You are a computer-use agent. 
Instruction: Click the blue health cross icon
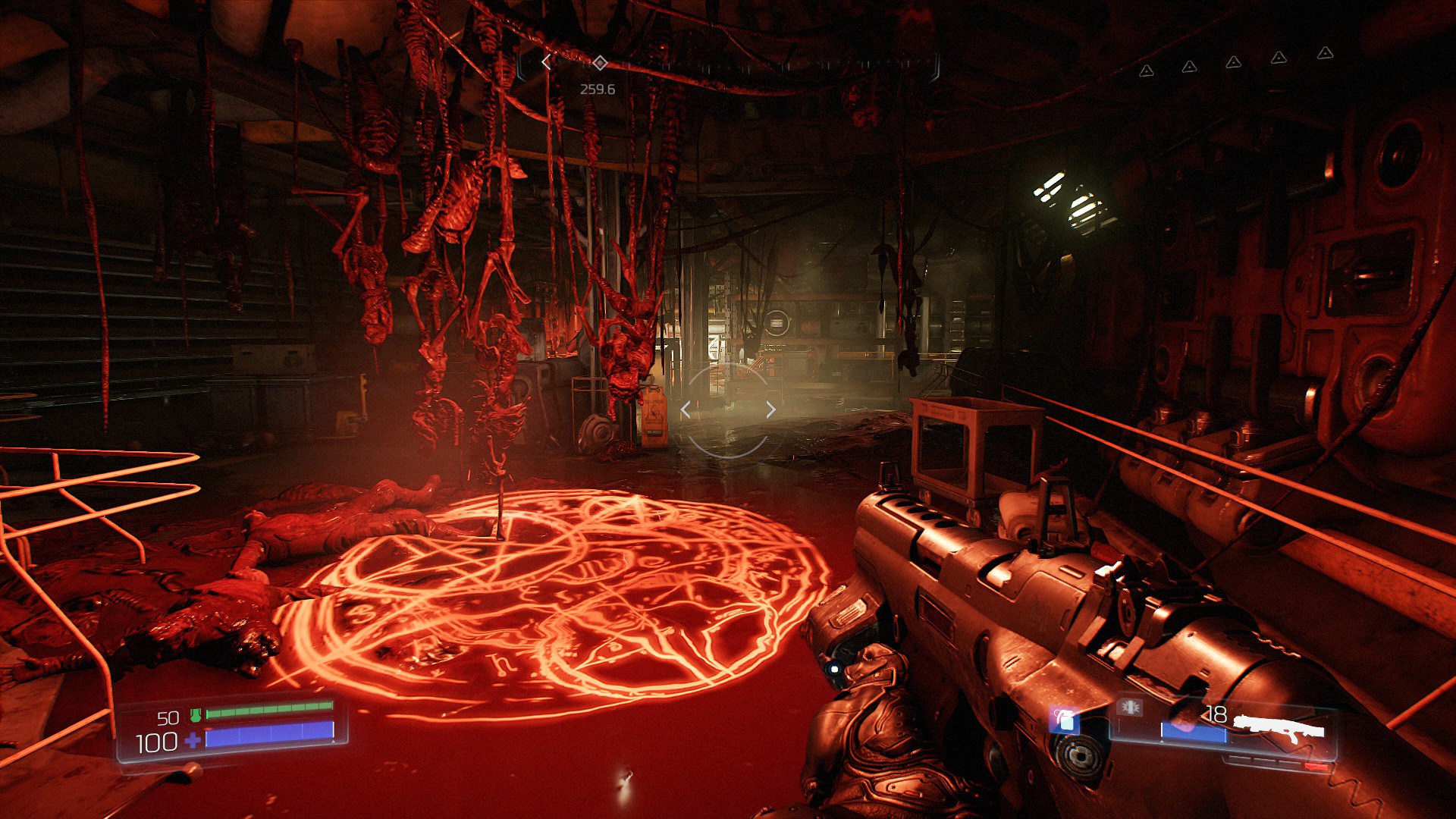193,741
